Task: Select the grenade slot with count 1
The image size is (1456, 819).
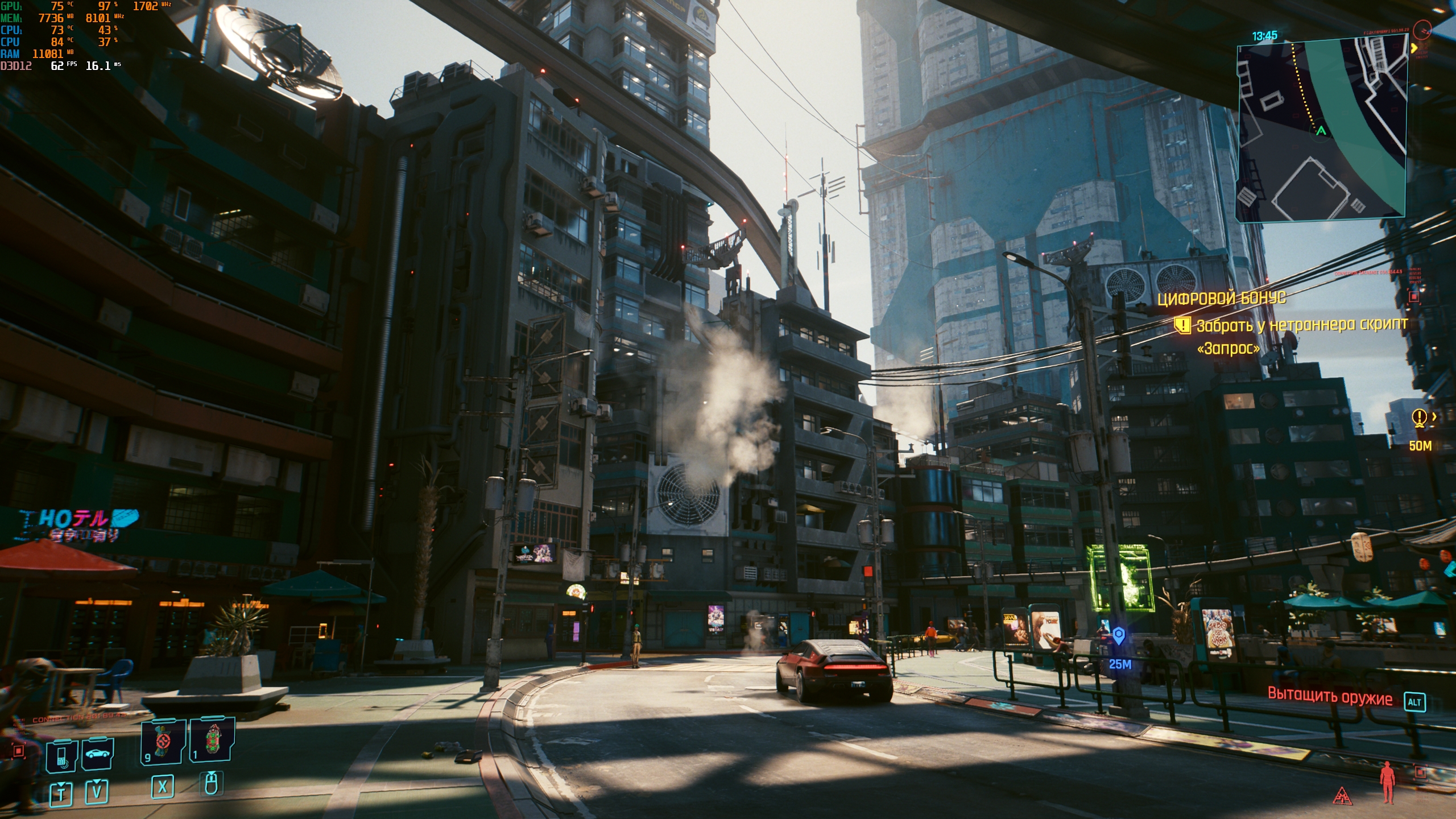Action: [x=212, y=739]
